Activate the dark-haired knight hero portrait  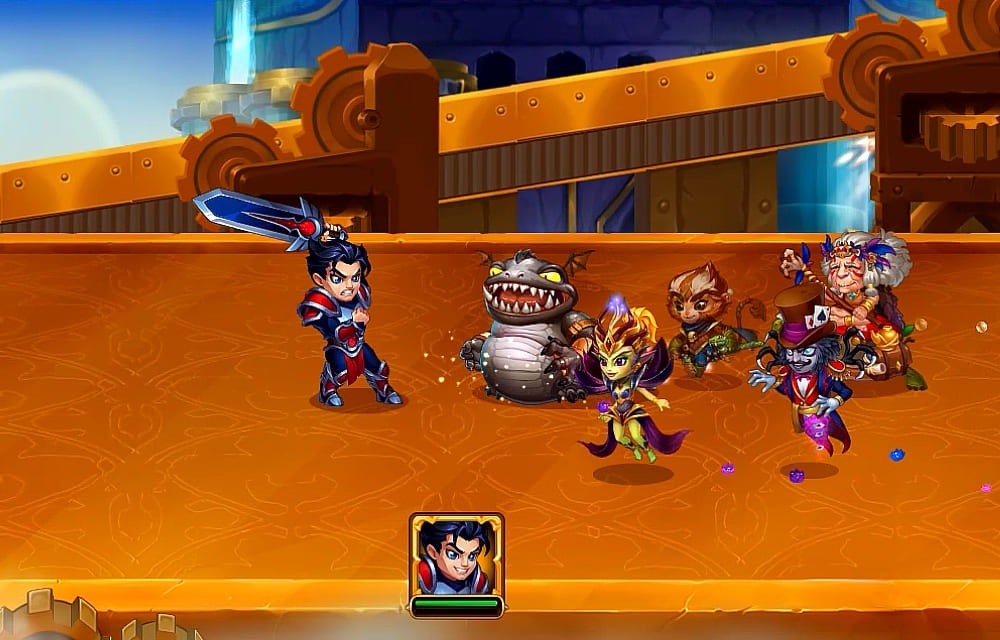click(456, 556)
